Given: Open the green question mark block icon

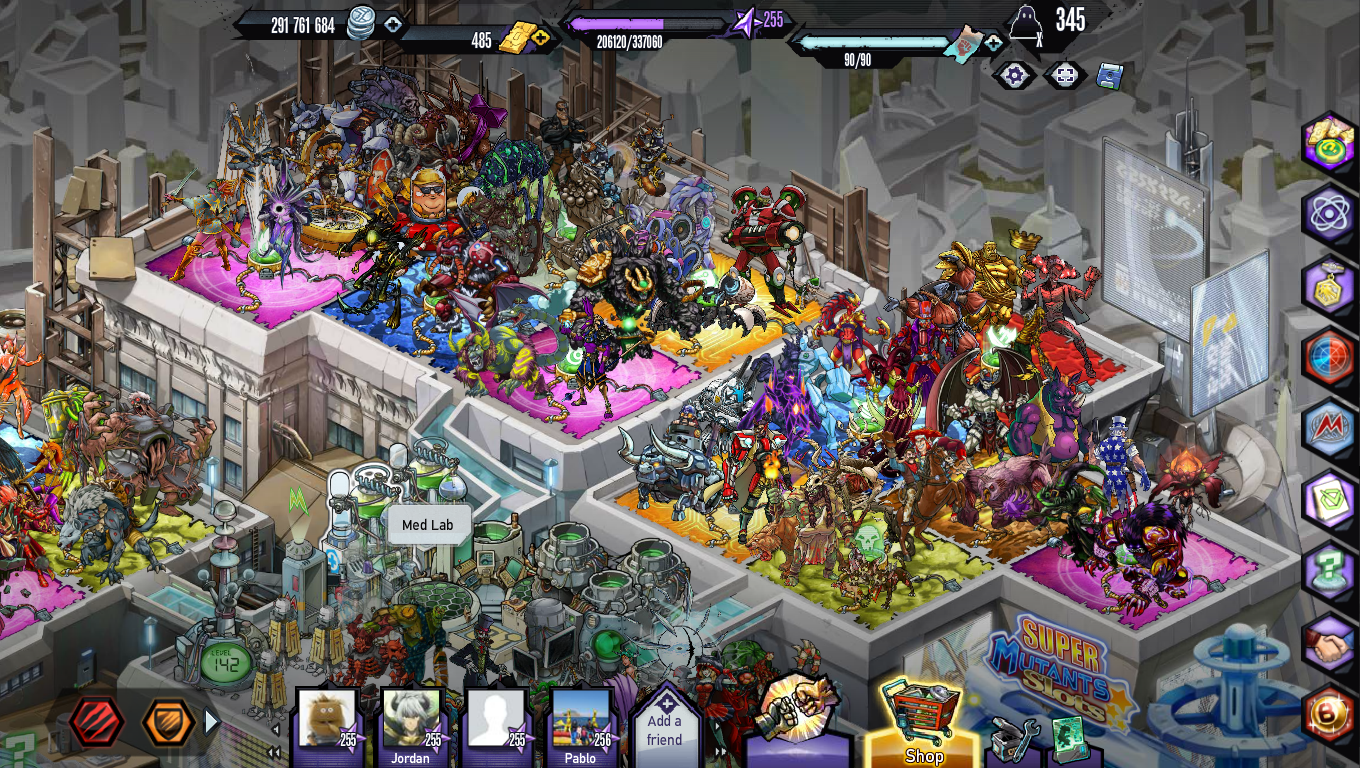Looking at the screenshot, I should click(x=1329, y=572).
